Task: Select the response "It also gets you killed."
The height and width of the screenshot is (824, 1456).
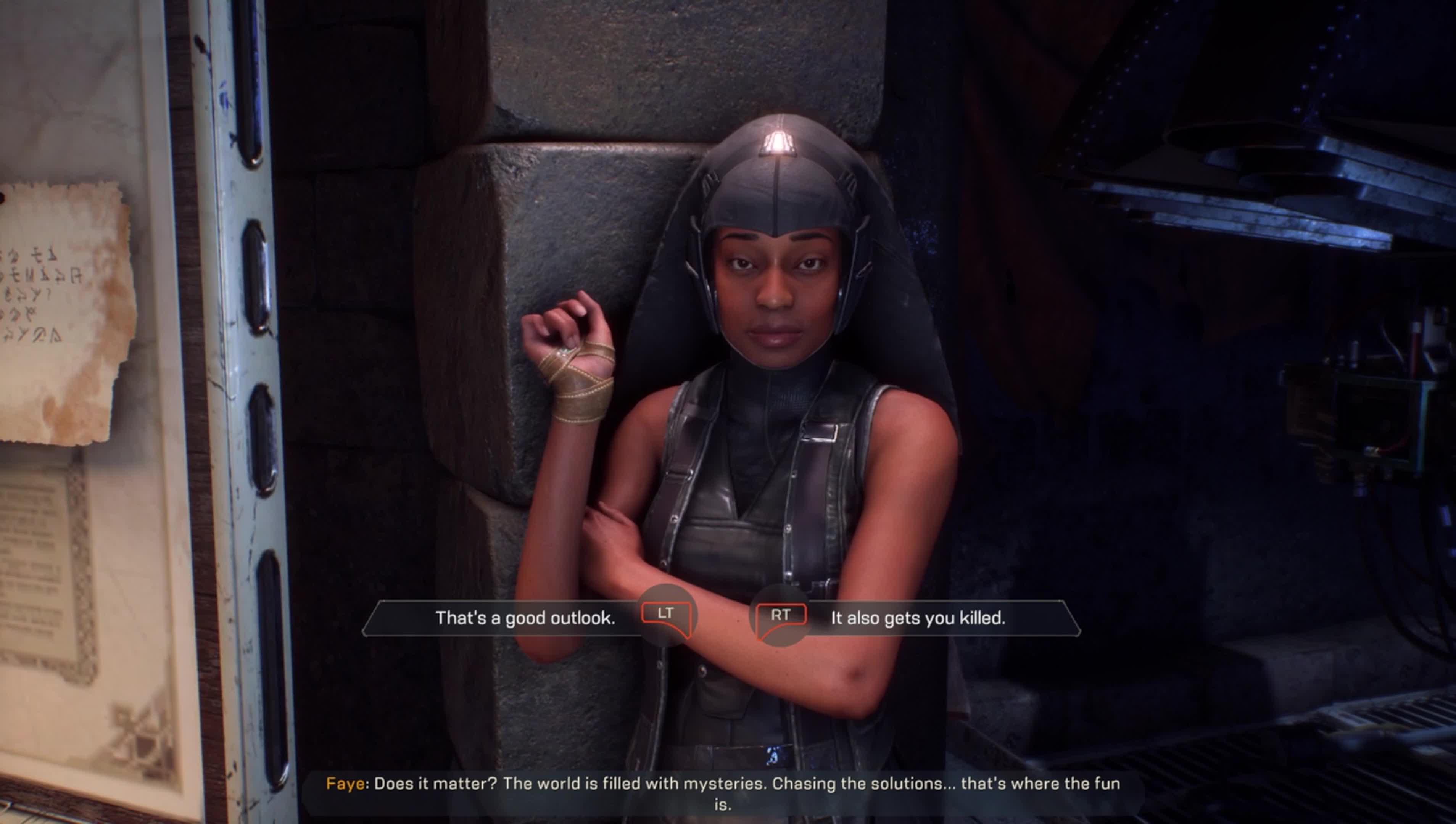Action: (x=917, y=618)
